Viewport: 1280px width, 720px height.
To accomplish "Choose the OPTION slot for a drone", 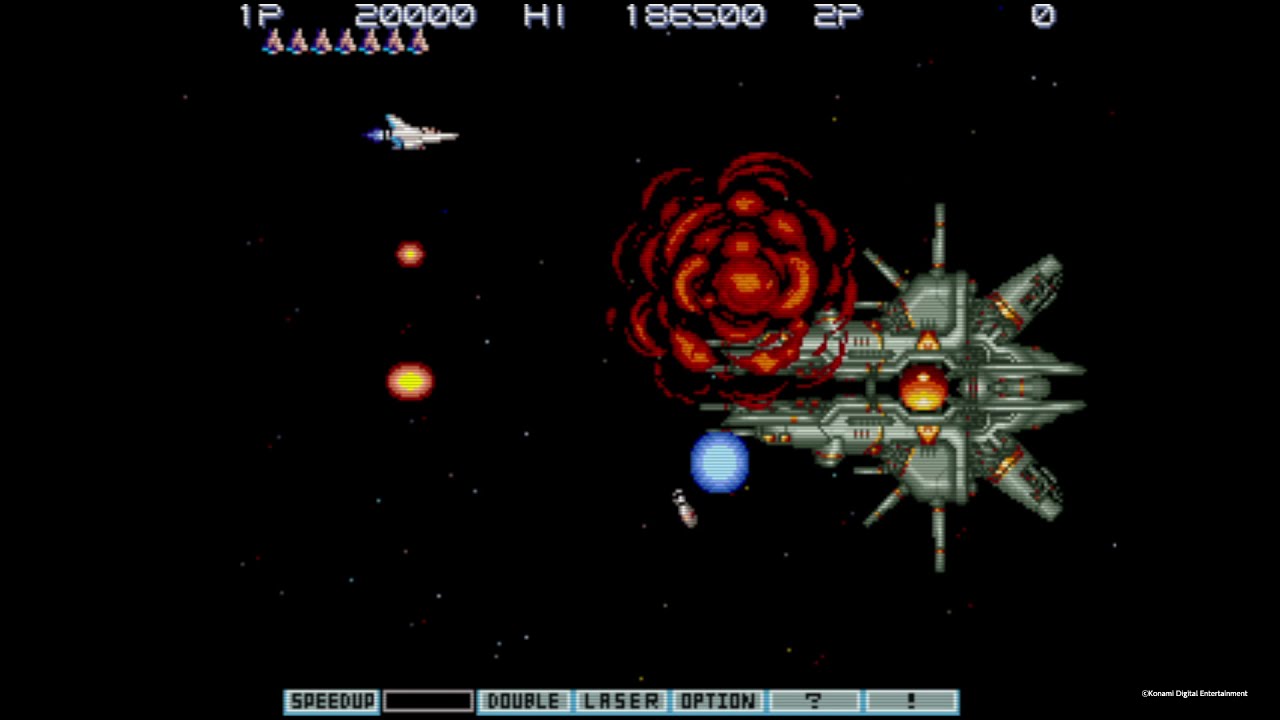I will (718, 701).
